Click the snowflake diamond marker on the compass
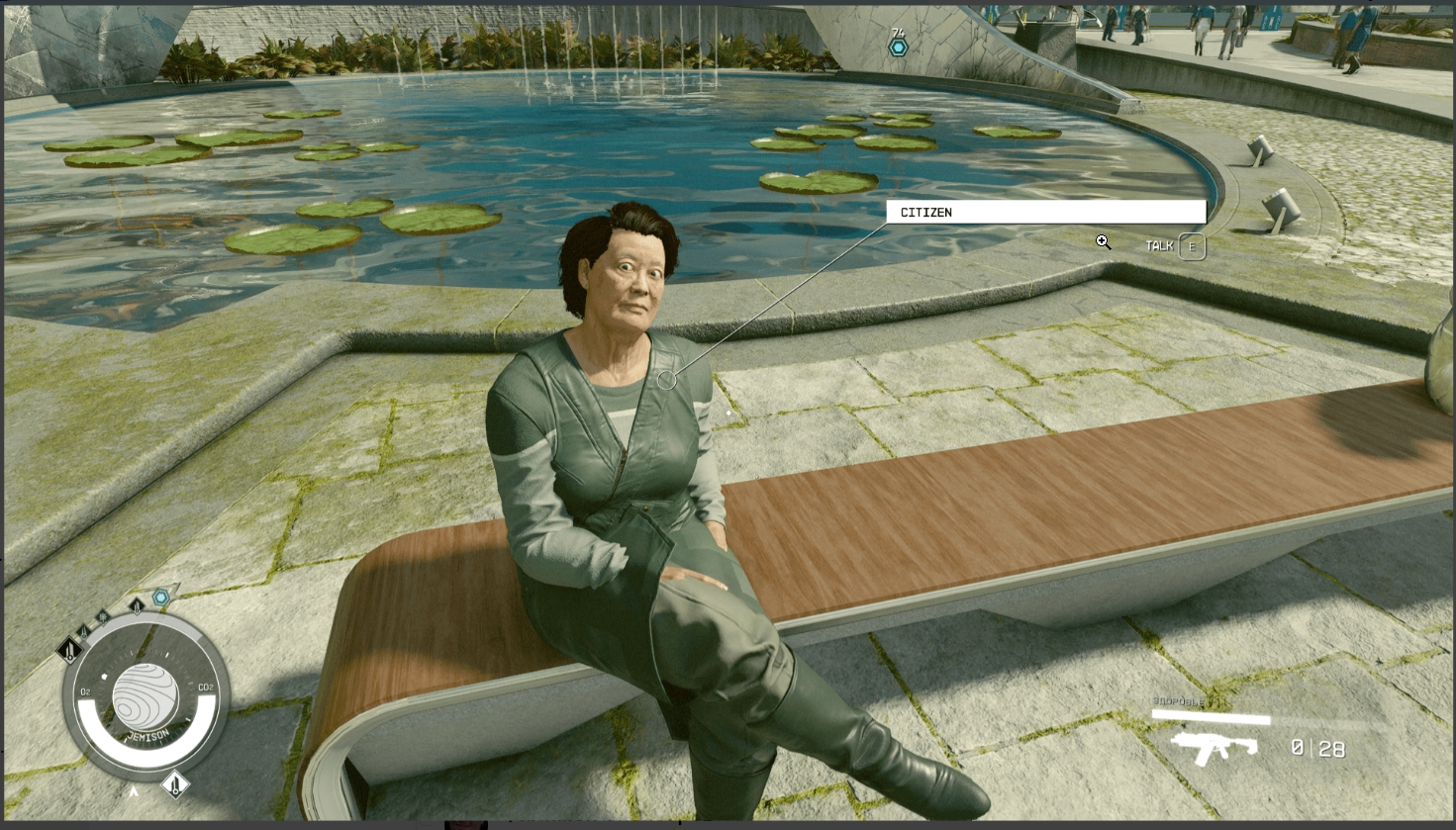 click(102, 616)
